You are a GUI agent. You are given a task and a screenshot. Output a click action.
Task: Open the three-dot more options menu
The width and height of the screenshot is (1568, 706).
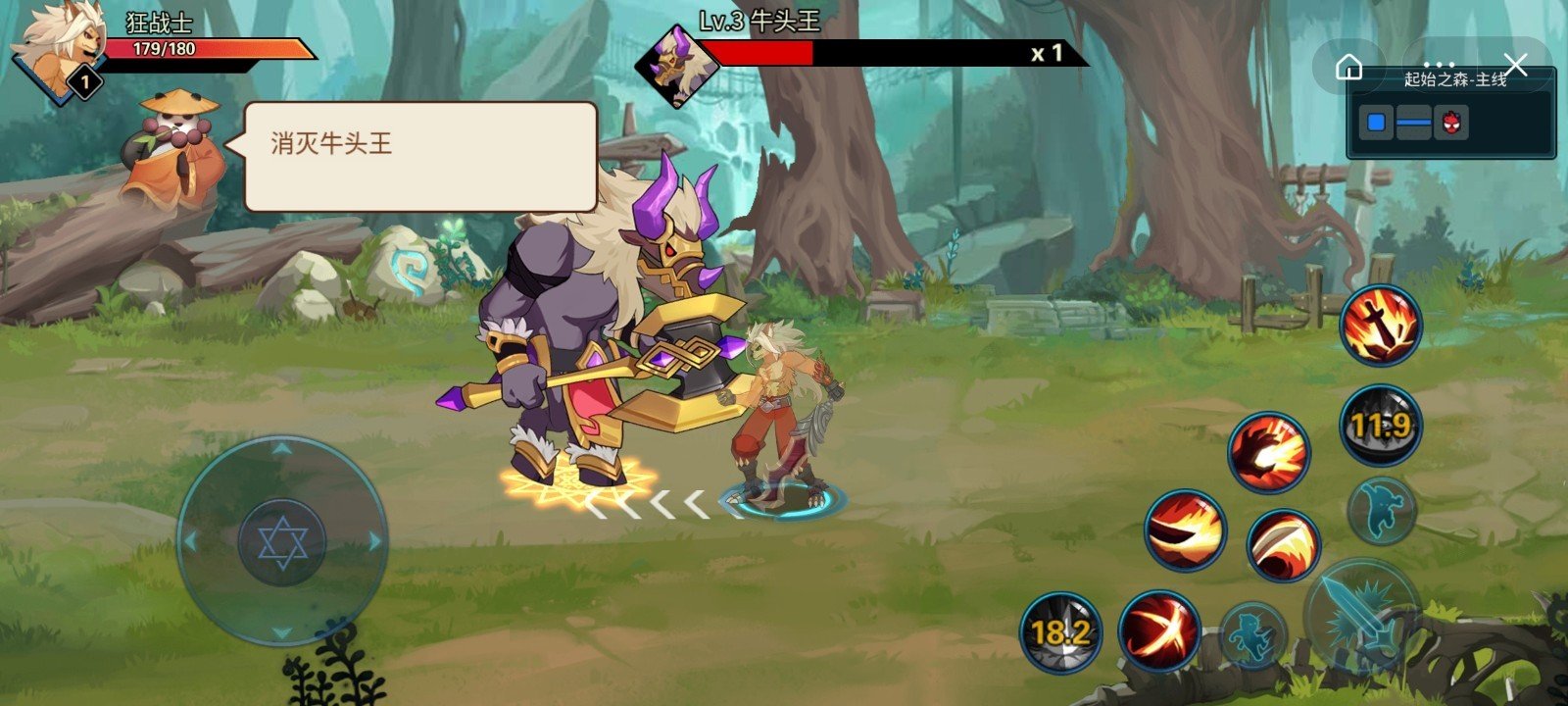pyautogui.click(x=1439, y=65)
